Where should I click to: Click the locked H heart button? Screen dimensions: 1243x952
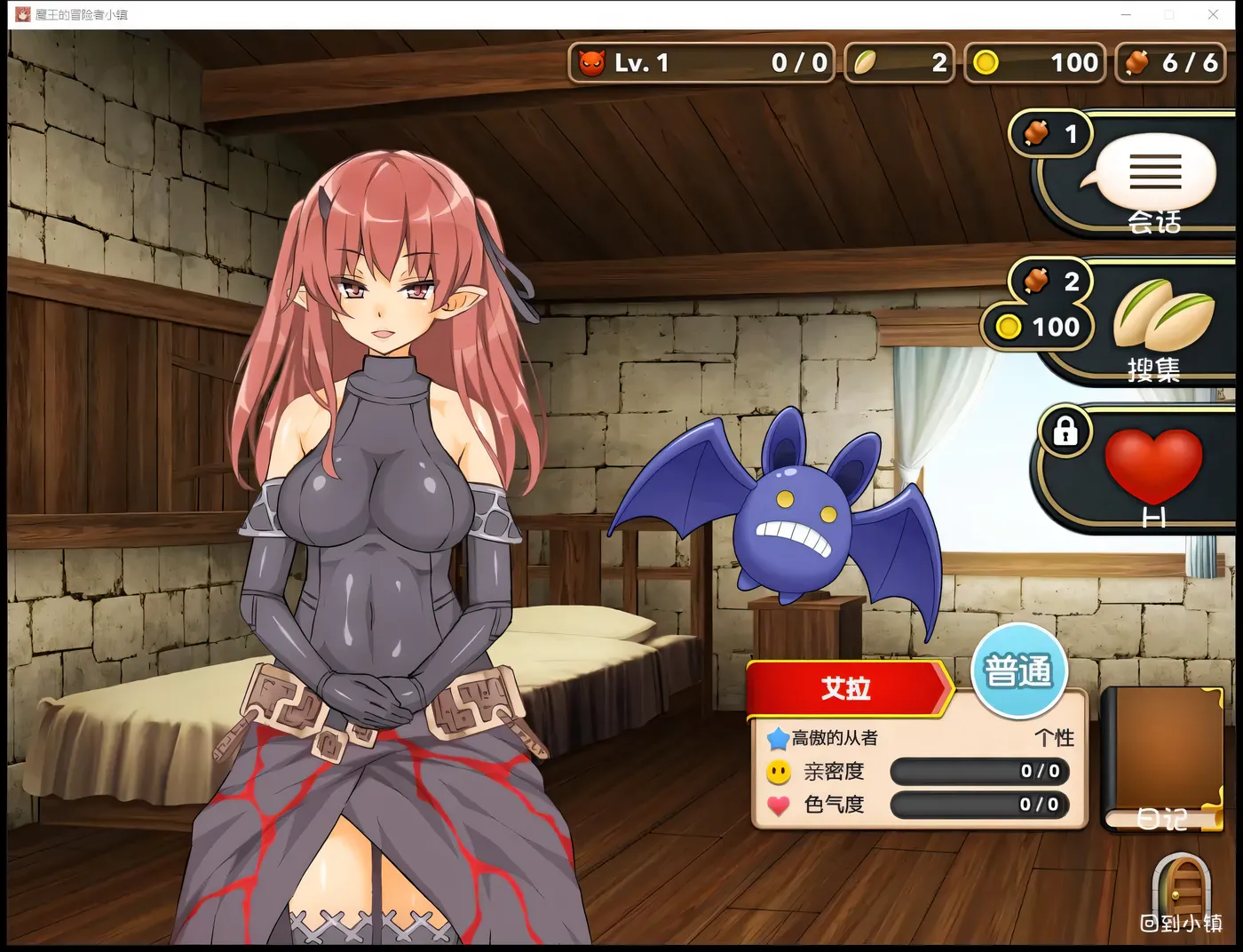click(x=1152, y=472)
